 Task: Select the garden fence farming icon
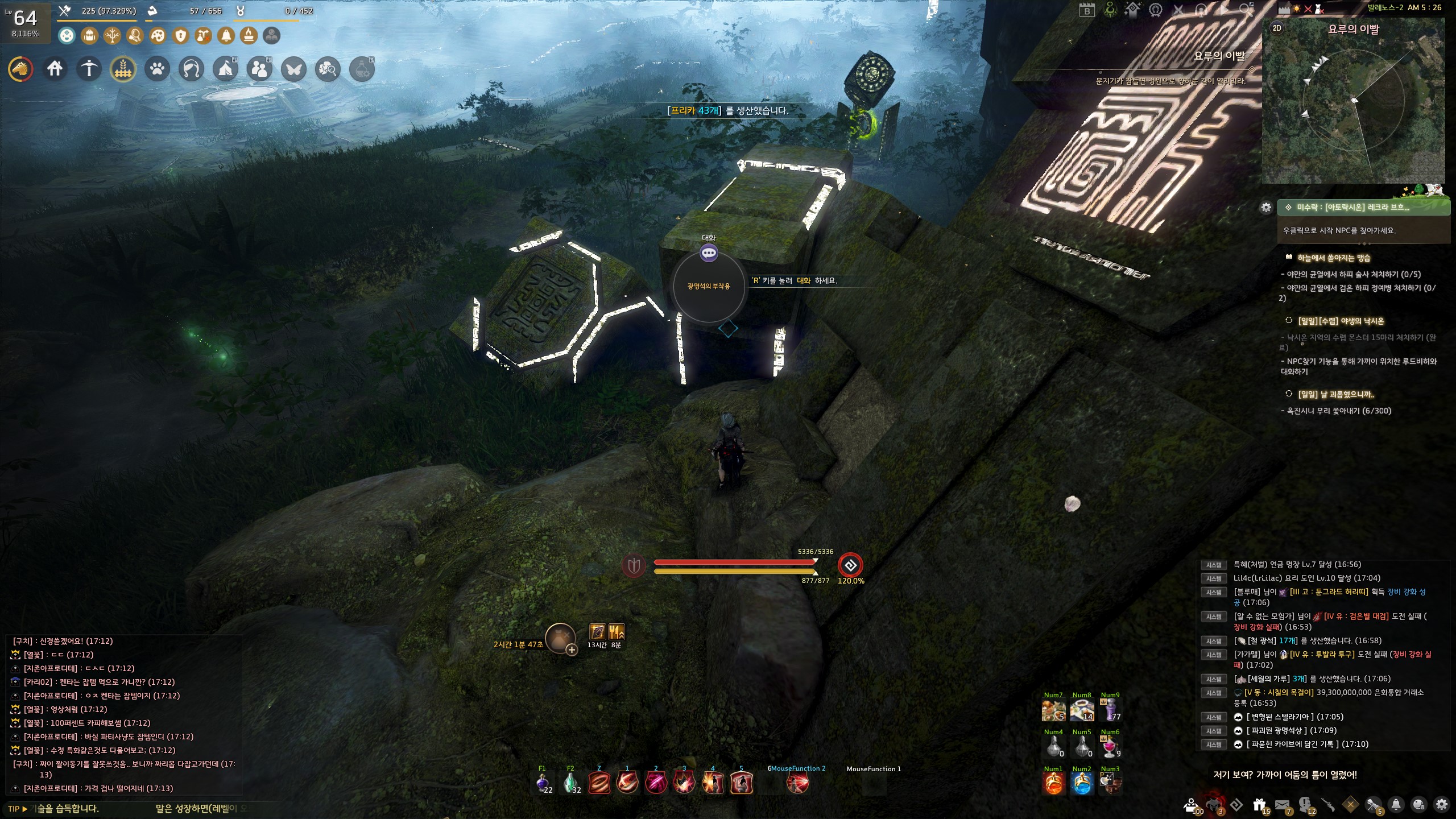(123, 69)
